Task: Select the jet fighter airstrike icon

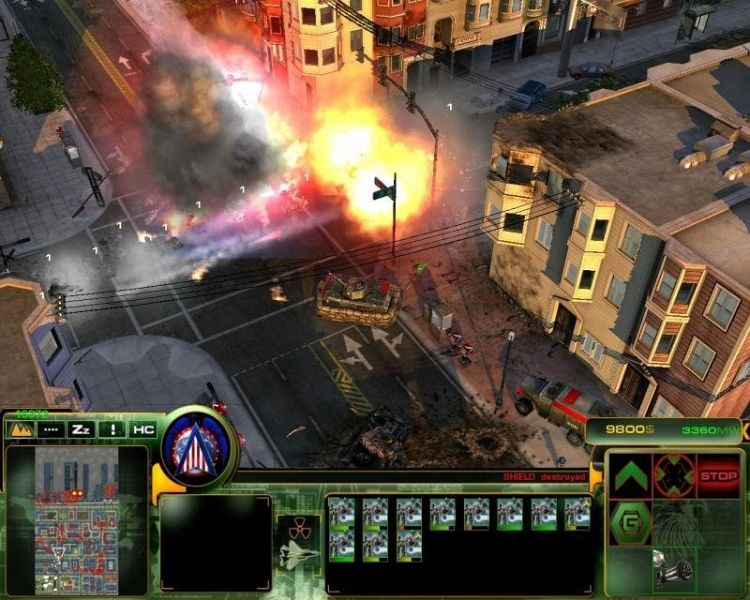Action: click(299, 553)
